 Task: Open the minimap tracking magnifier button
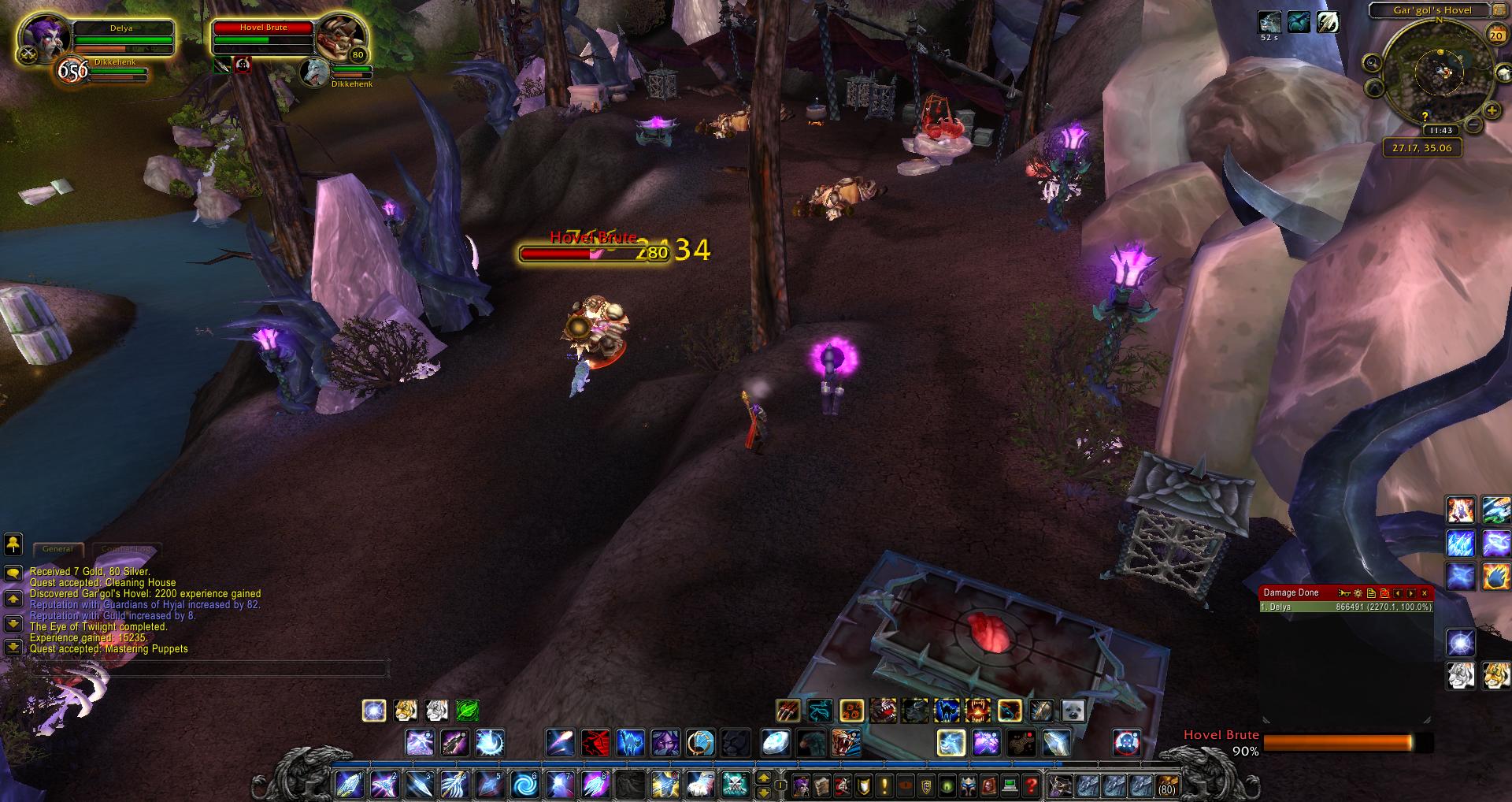1373,64
